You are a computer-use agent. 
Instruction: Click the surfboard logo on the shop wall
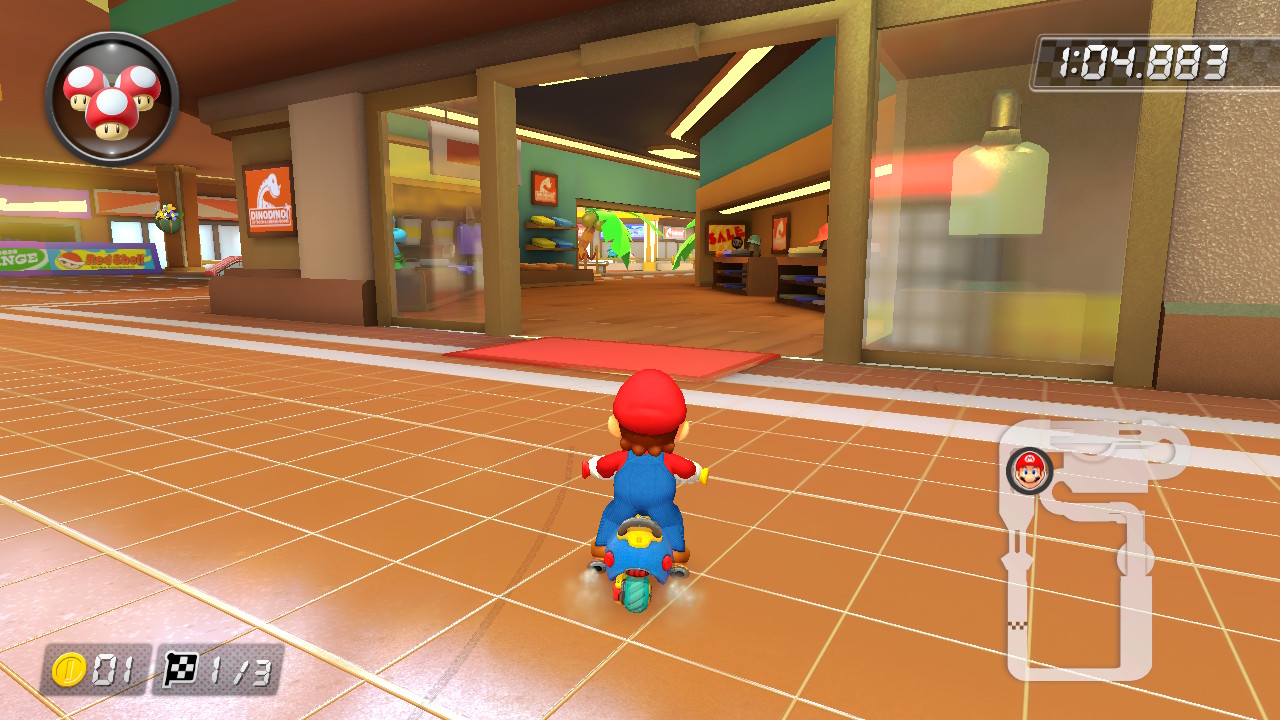[545, 186]
